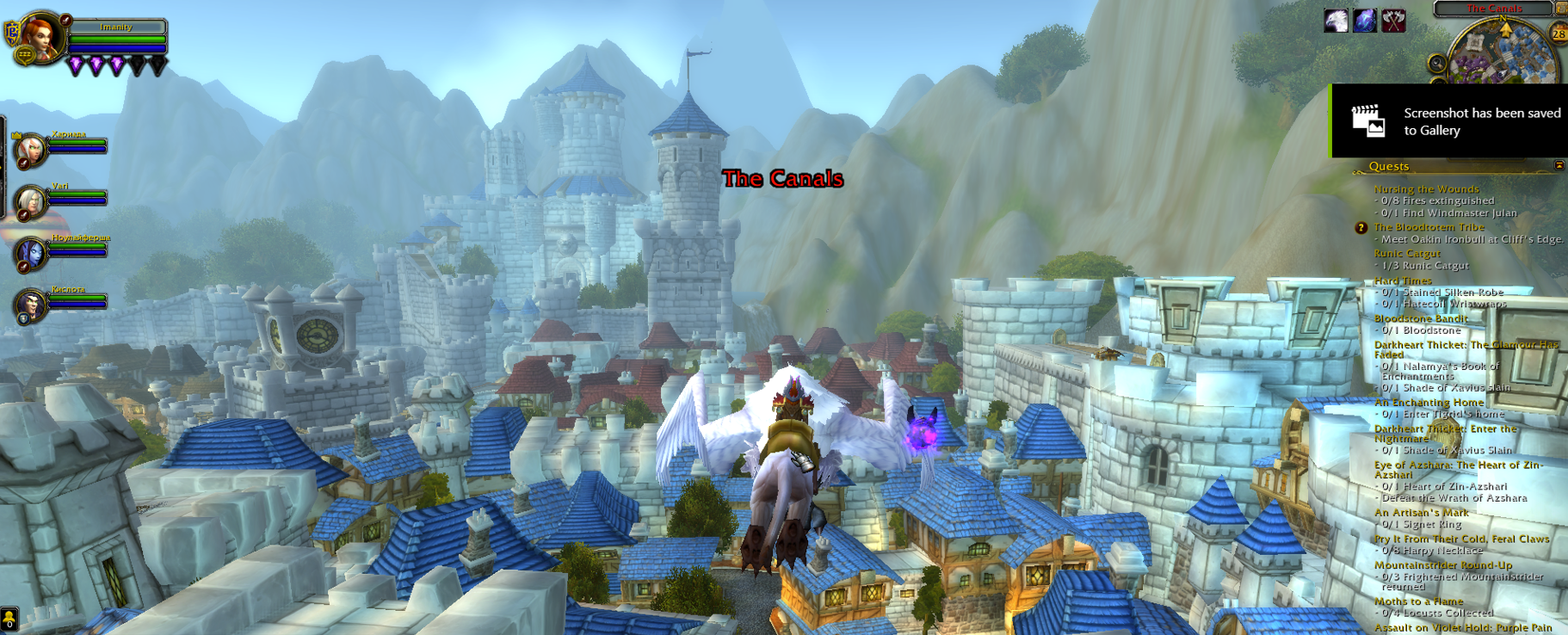Click the white gryphon mount buff icon

(x=1336, y=21)
